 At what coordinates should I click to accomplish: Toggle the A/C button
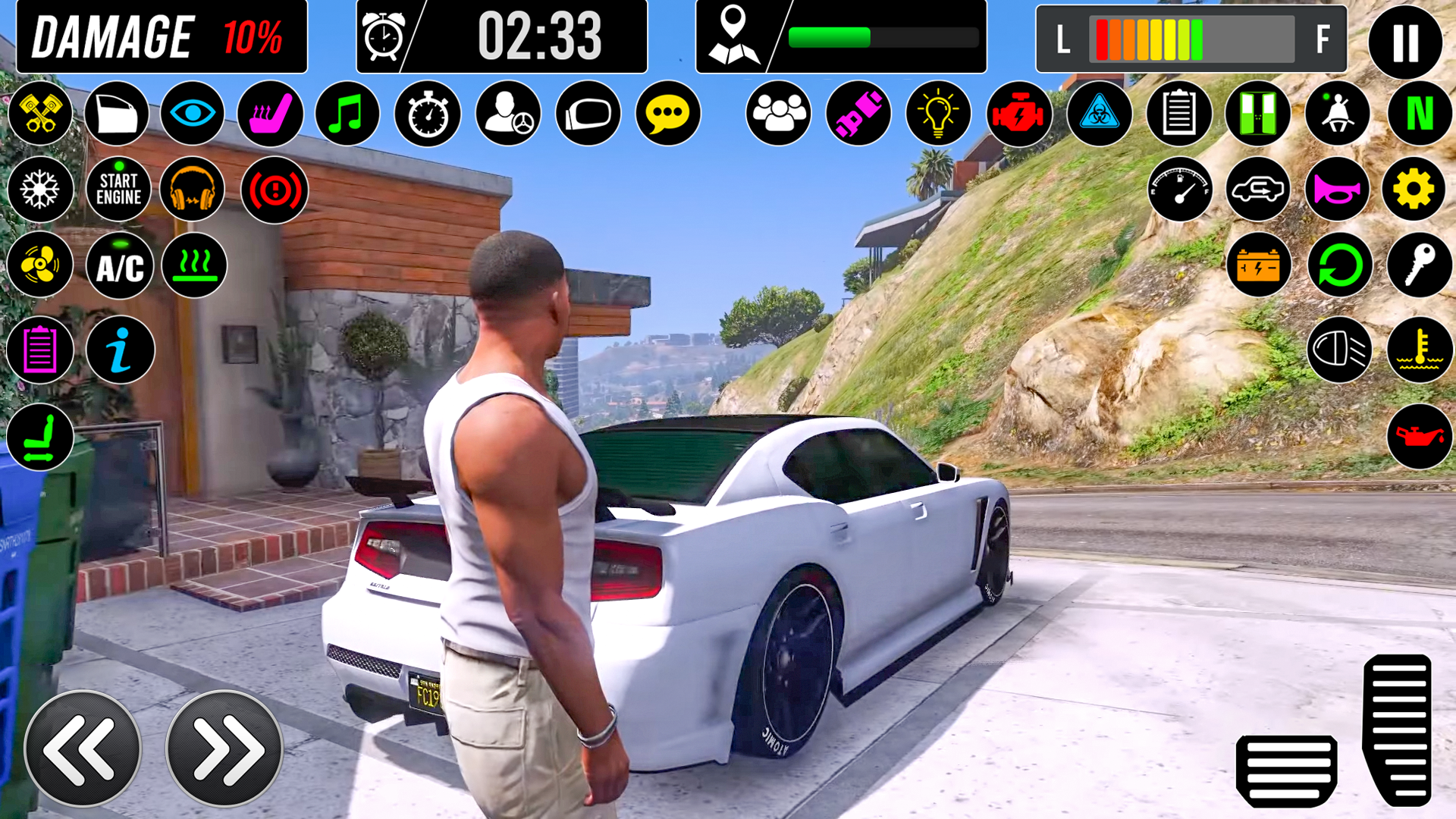(x=120, y=266)
